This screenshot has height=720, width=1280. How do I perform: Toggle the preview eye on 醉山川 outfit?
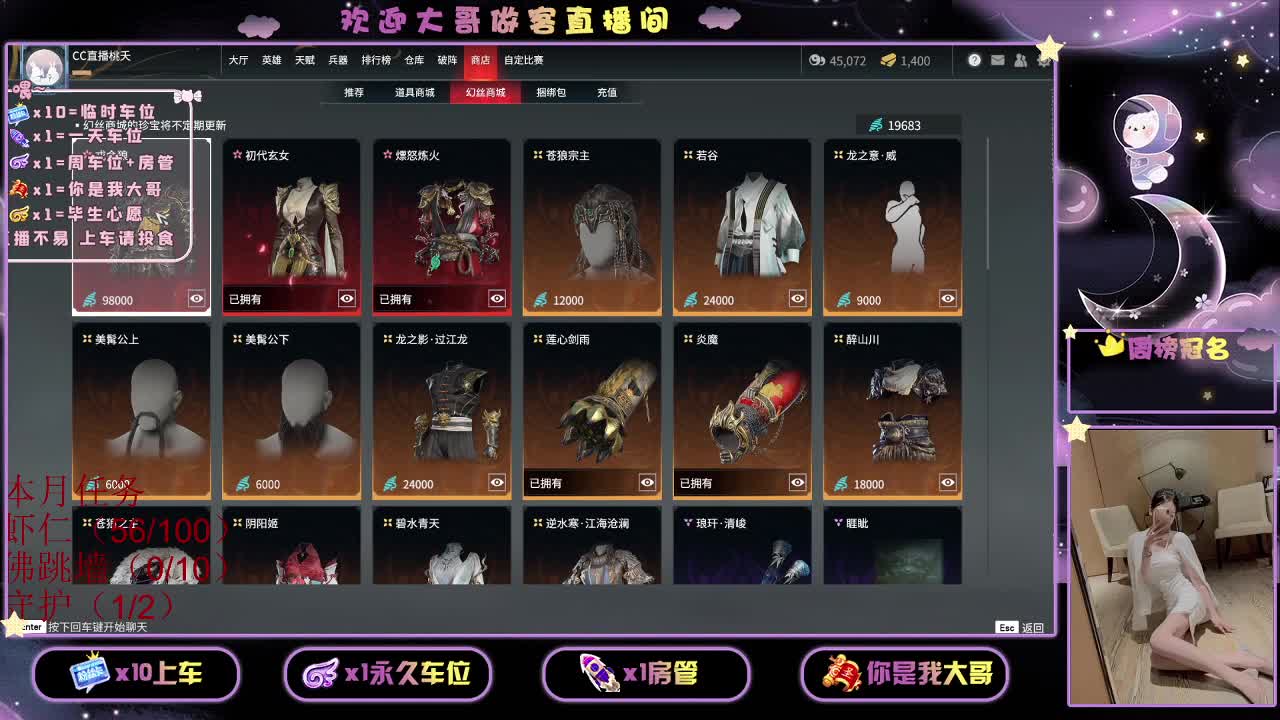(x=946, y=483)
